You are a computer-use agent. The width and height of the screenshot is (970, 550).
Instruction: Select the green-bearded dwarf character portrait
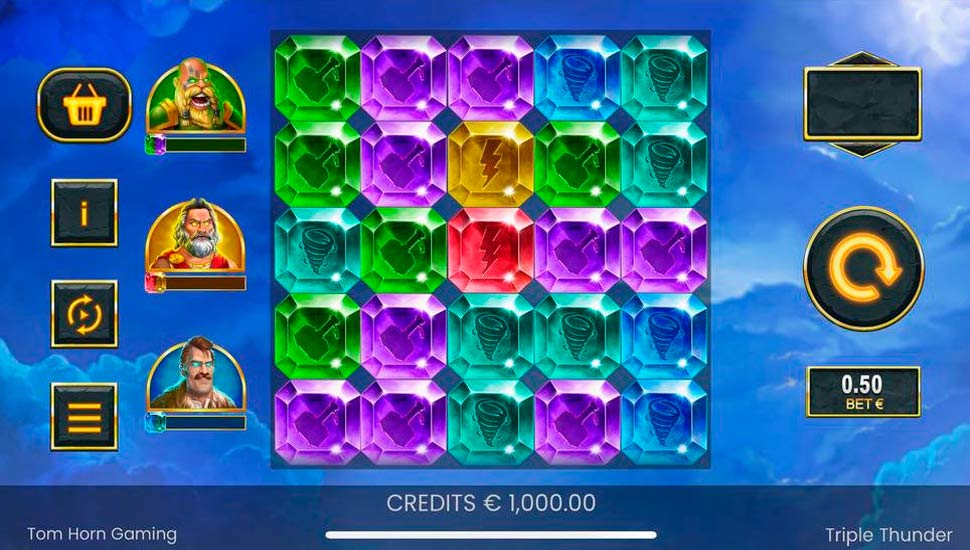196,99
